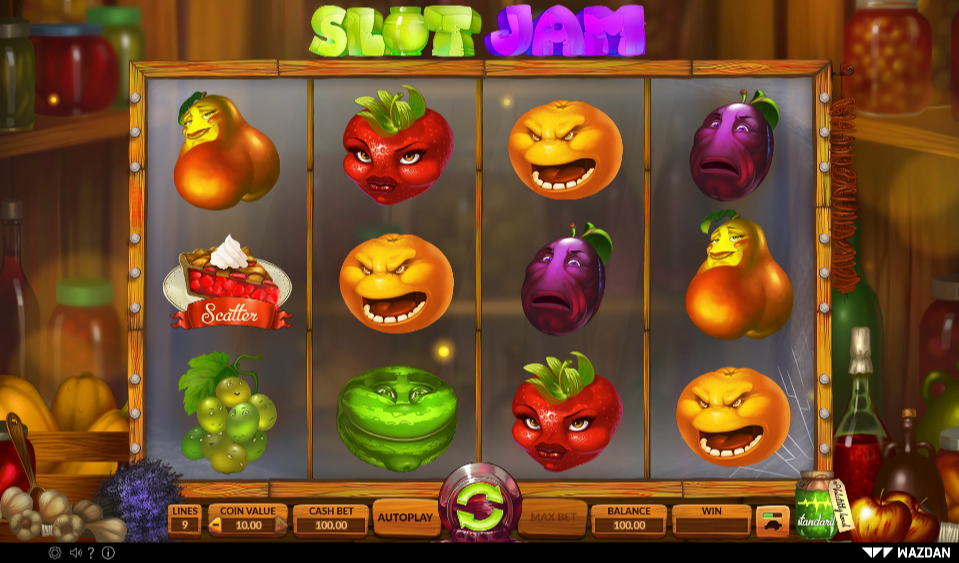This screenshot has width=959, height=563.
Task: Open the Cash Bet panel
Action: (x=330, y=519)
